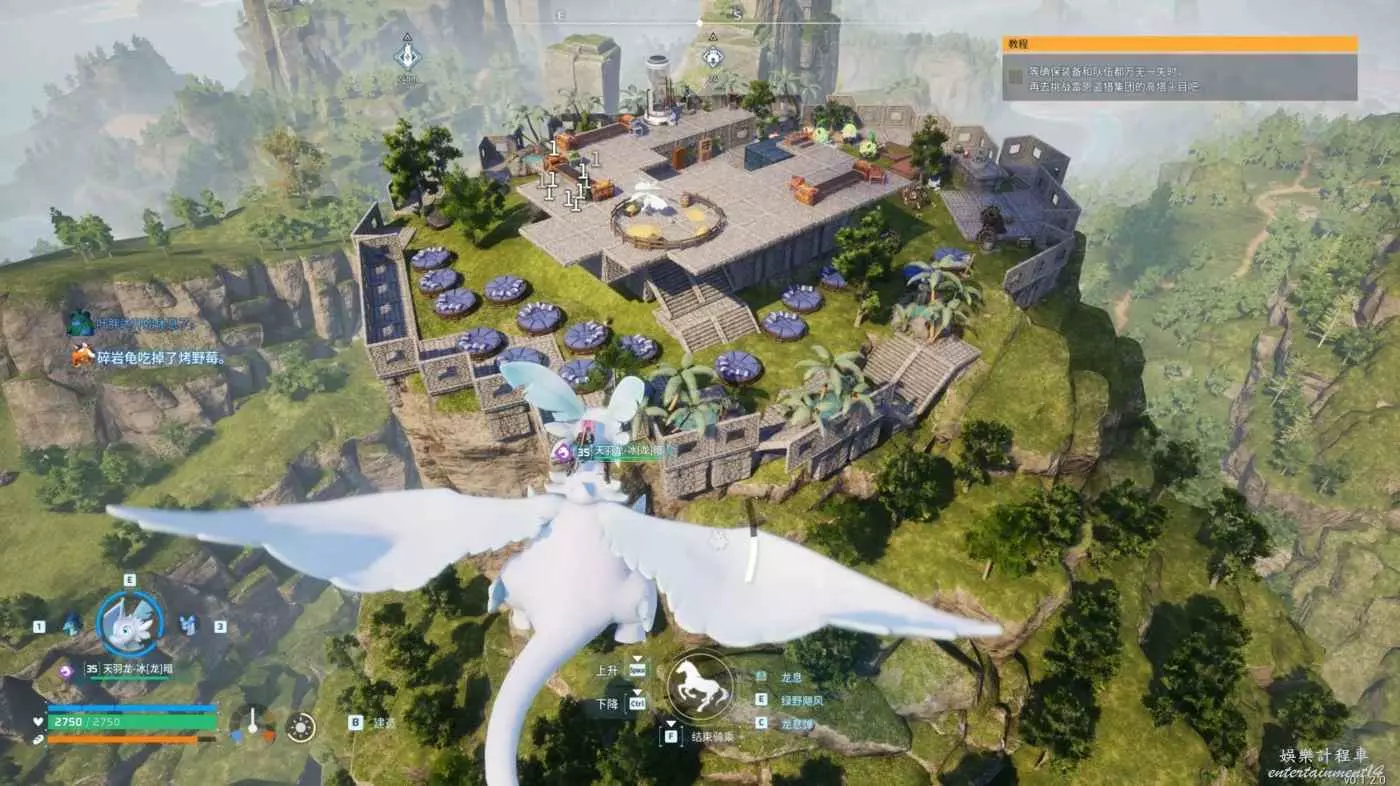Click the temperature thermometer indicator

pos(253,724)
